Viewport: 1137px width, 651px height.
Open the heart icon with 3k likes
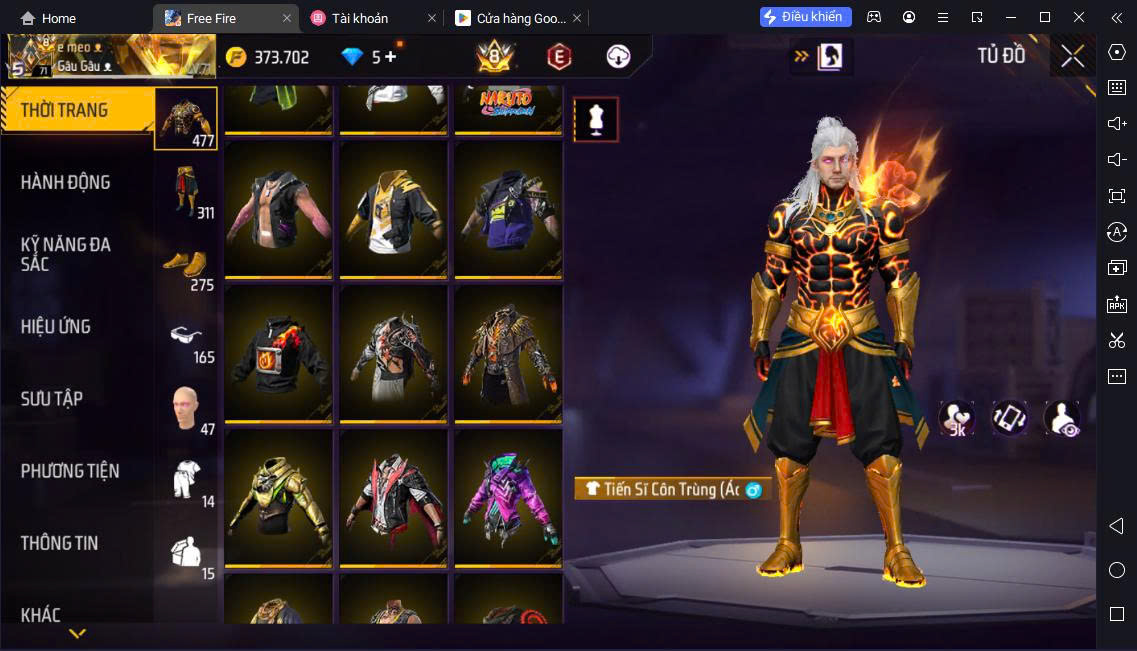point(956,418)
